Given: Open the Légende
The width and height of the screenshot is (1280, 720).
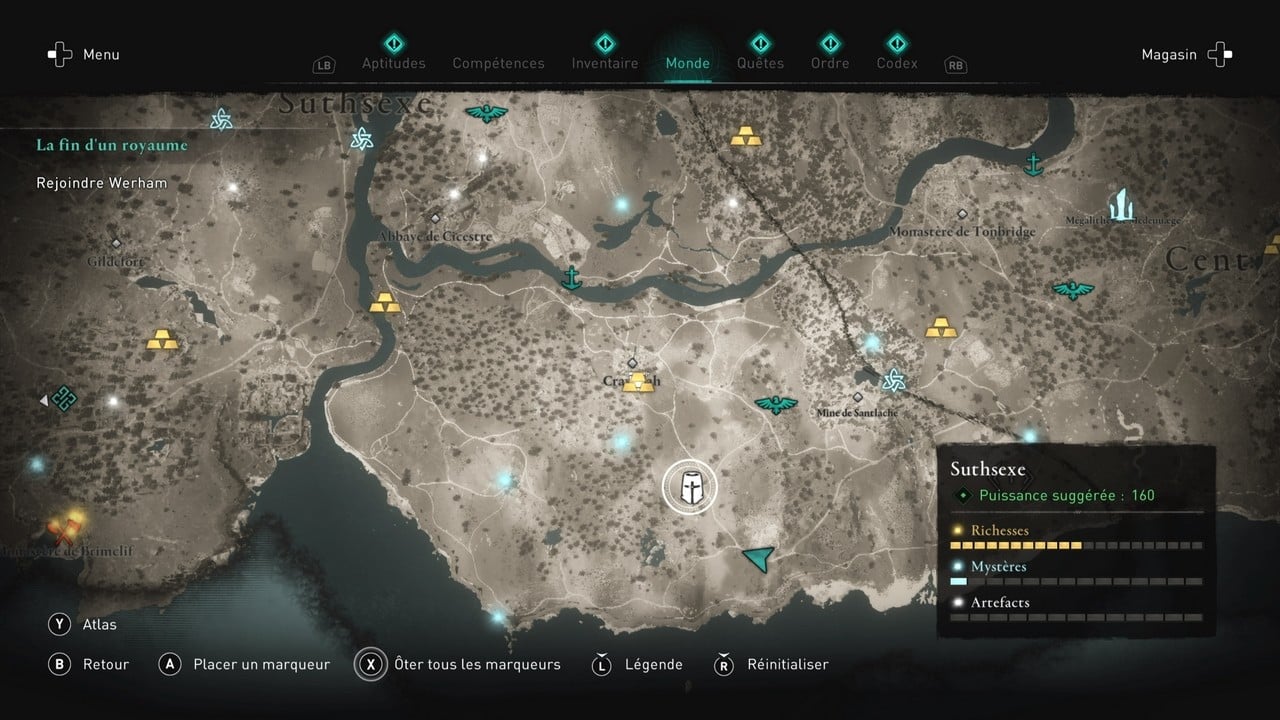Looking at the screenshot, I should click(655, 664).
